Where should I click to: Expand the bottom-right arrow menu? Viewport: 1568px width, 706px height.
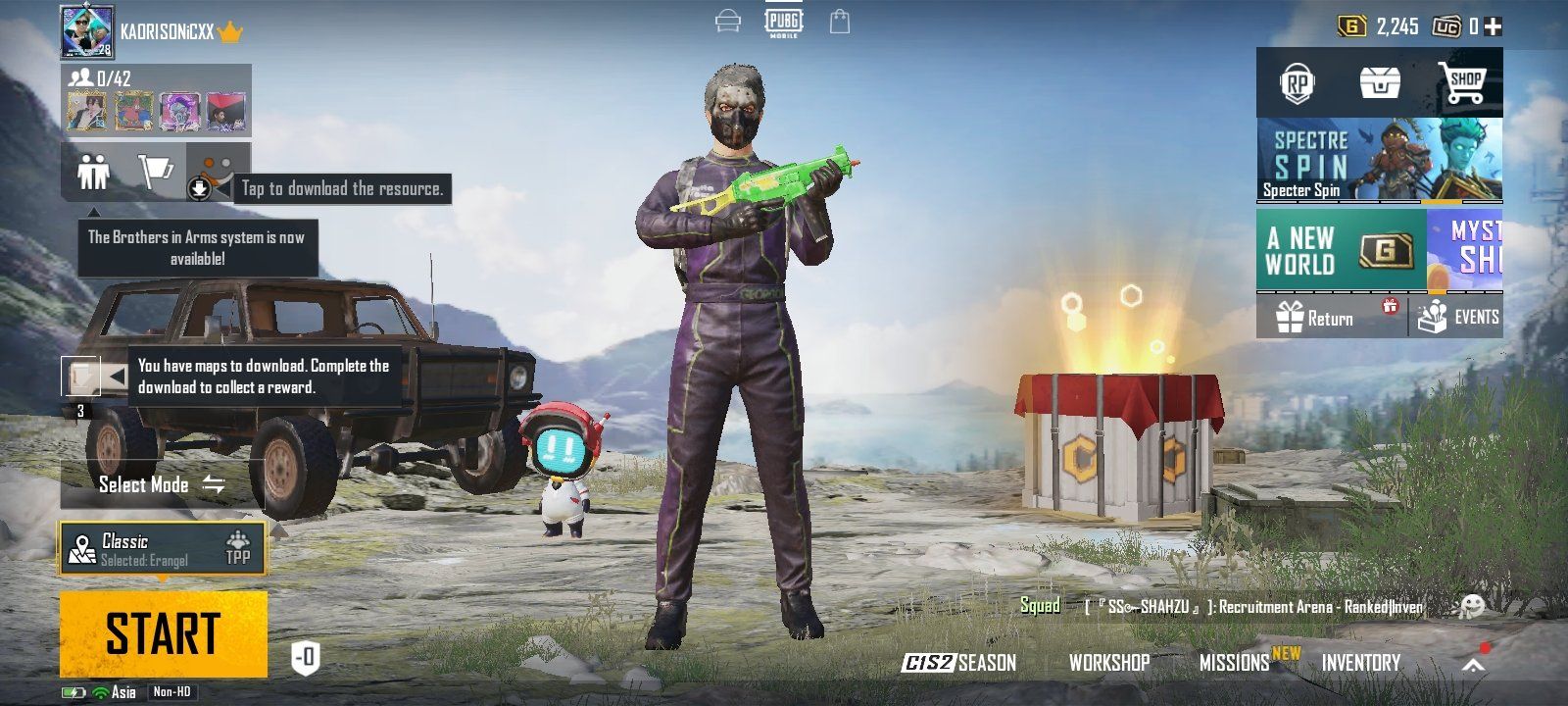(x=1473, y=664)
